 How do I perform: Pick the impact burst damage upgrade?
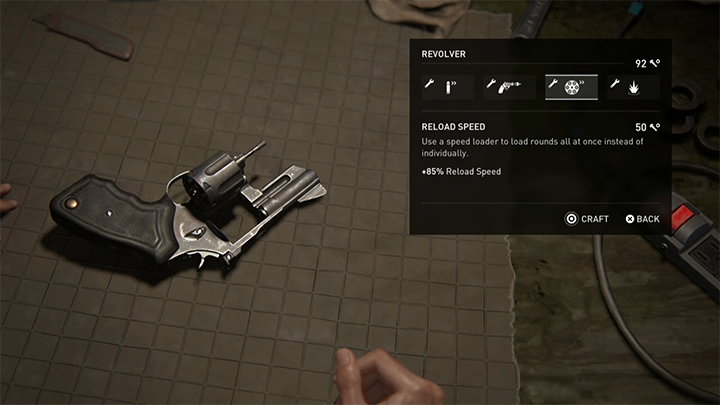tap(634, 89)
